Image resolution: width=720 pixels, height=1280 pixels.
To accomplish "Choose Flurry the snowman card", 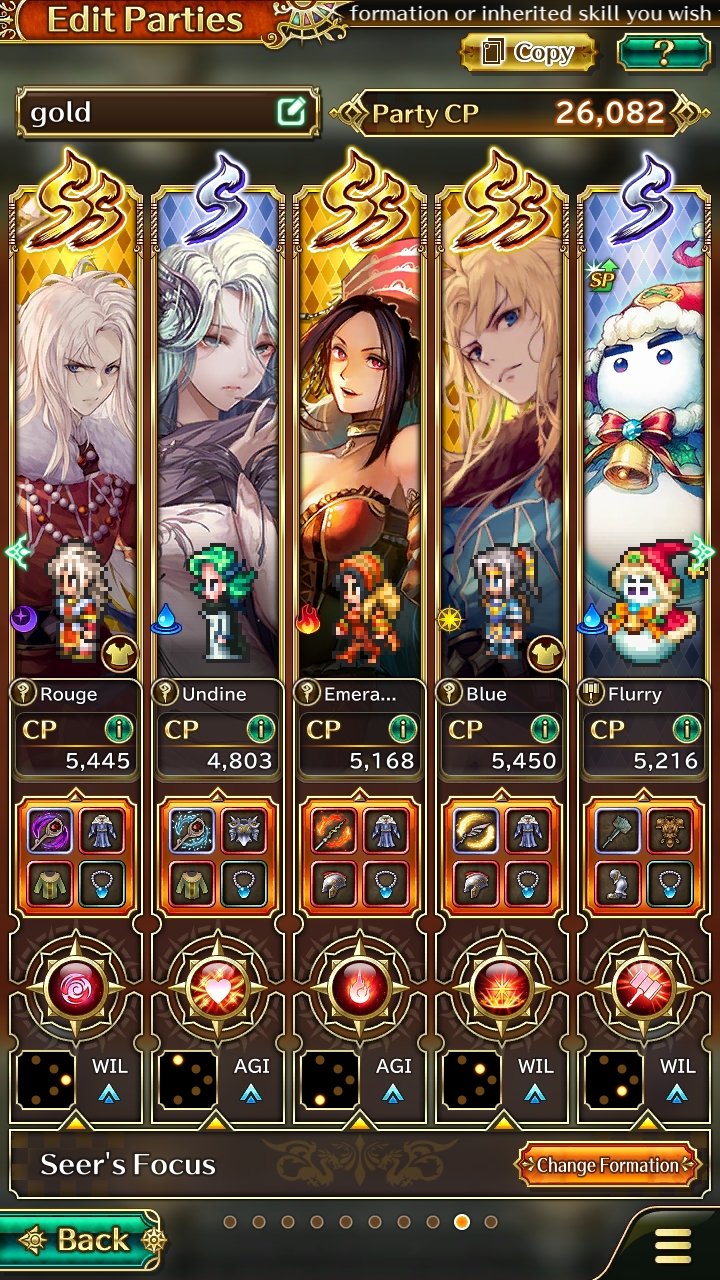I will tap(646, 430).
